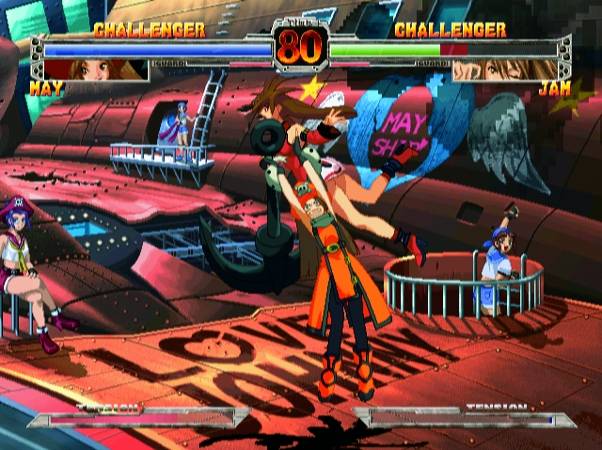
Task: Click May's character portrait
Action: (x=96, y=70)
